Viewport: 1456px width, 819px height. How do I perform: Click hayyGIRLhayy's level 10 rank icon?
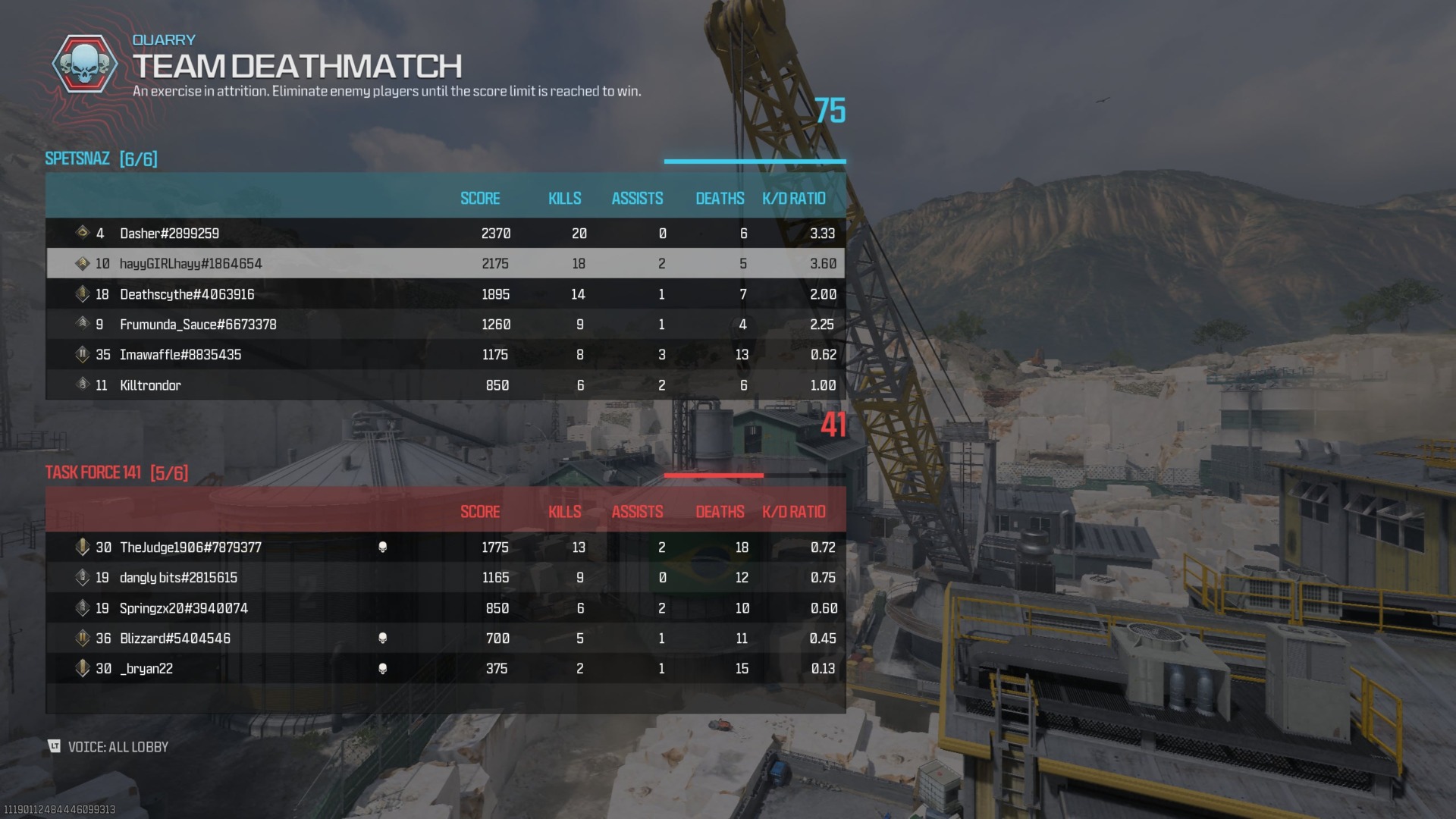pos(83,263)
